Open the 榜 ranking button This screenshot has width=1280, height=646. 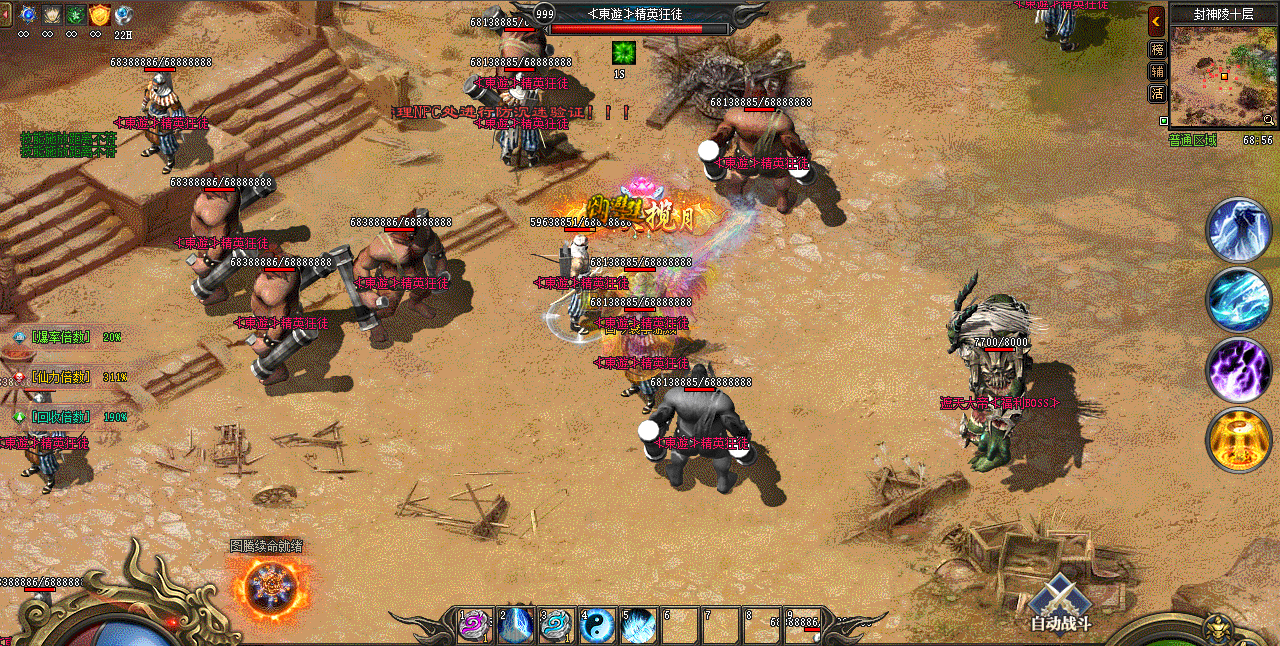pyautogui.click(x=1157, y=49)
